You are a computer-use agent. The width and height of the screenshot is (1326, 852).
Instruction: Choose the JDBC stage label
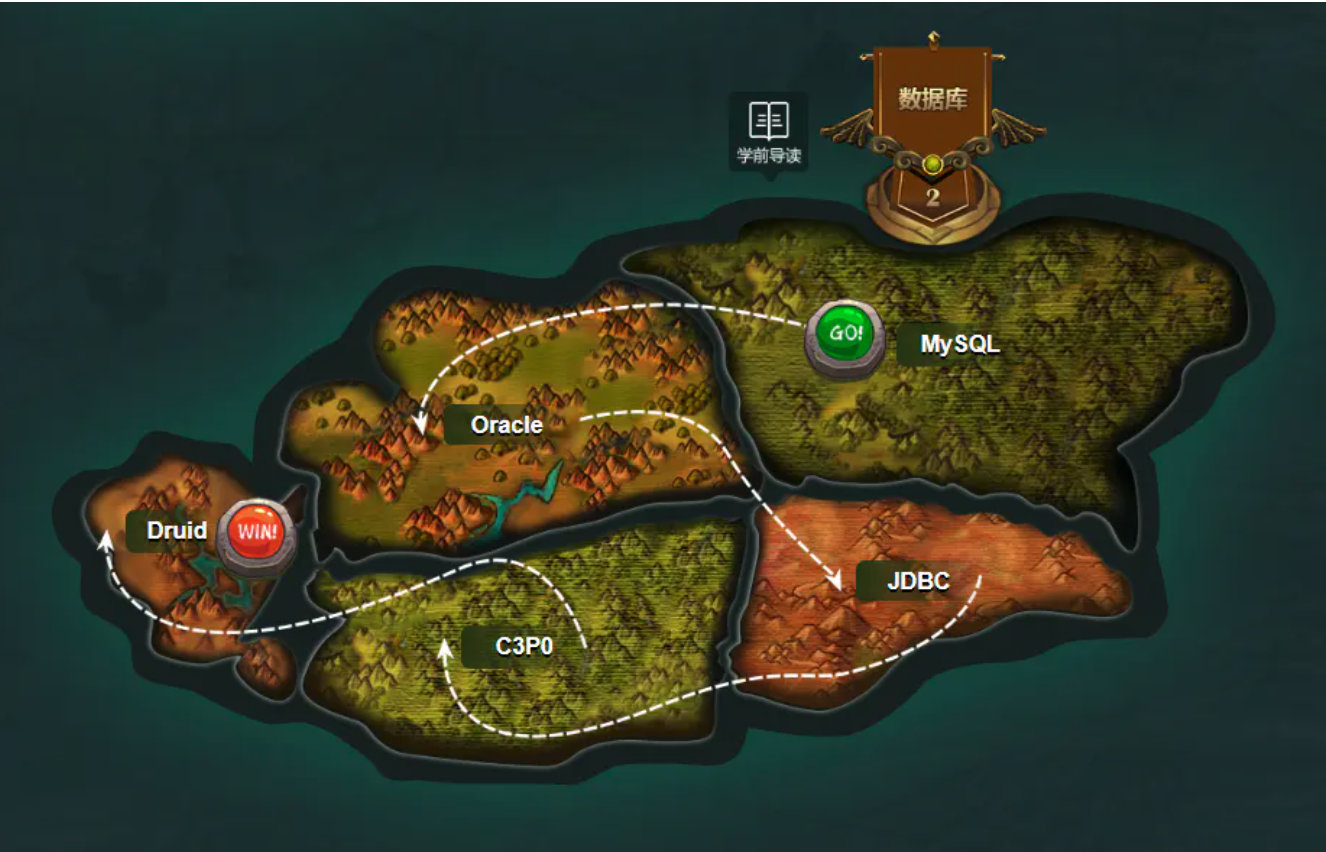click(917, 581)
